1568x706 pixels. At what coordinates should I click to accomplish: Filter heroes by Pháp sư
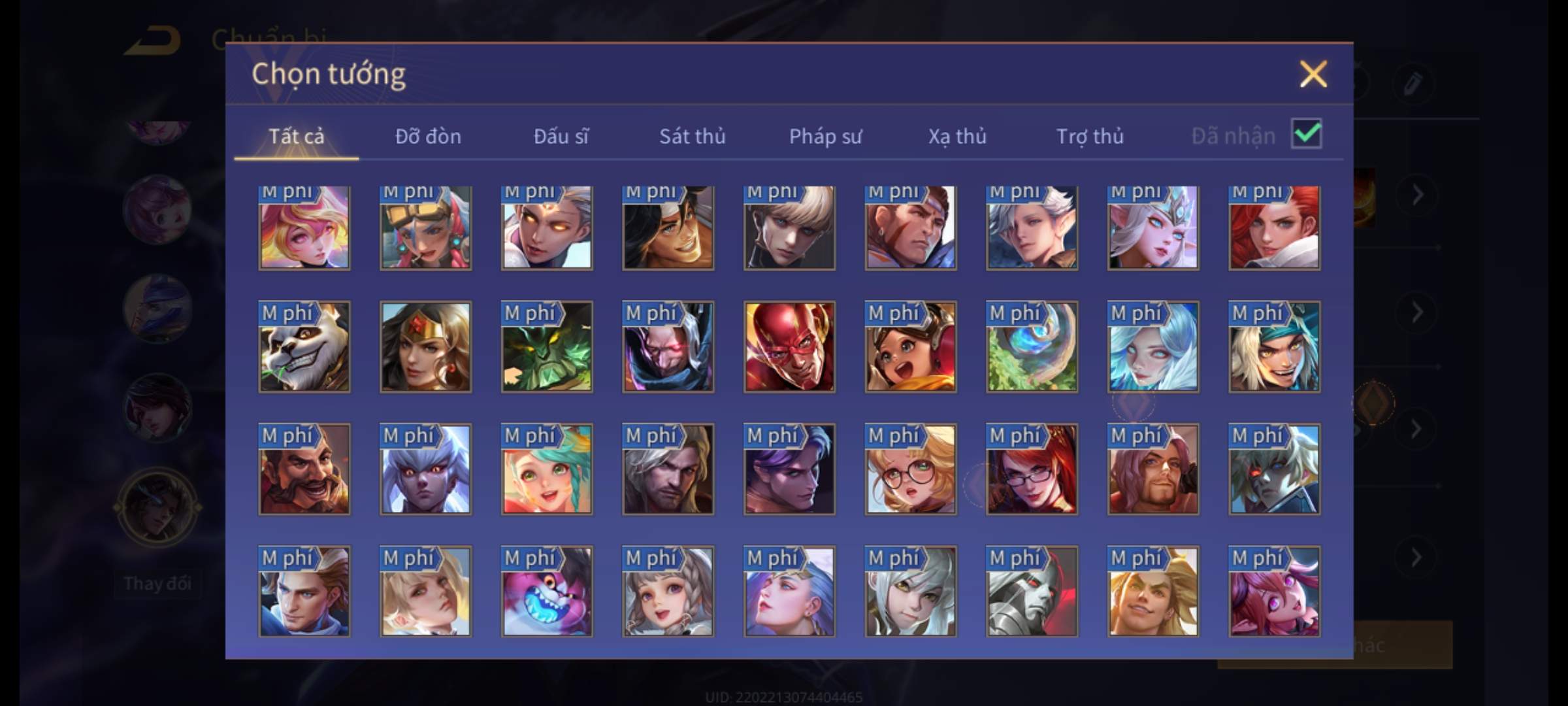click(x=825, y=136)
